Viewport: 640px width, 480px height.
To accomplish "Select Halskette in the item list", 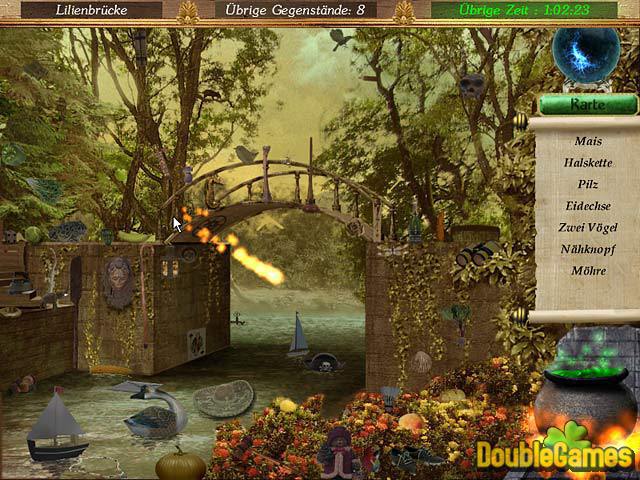I will tap(588, 162).
